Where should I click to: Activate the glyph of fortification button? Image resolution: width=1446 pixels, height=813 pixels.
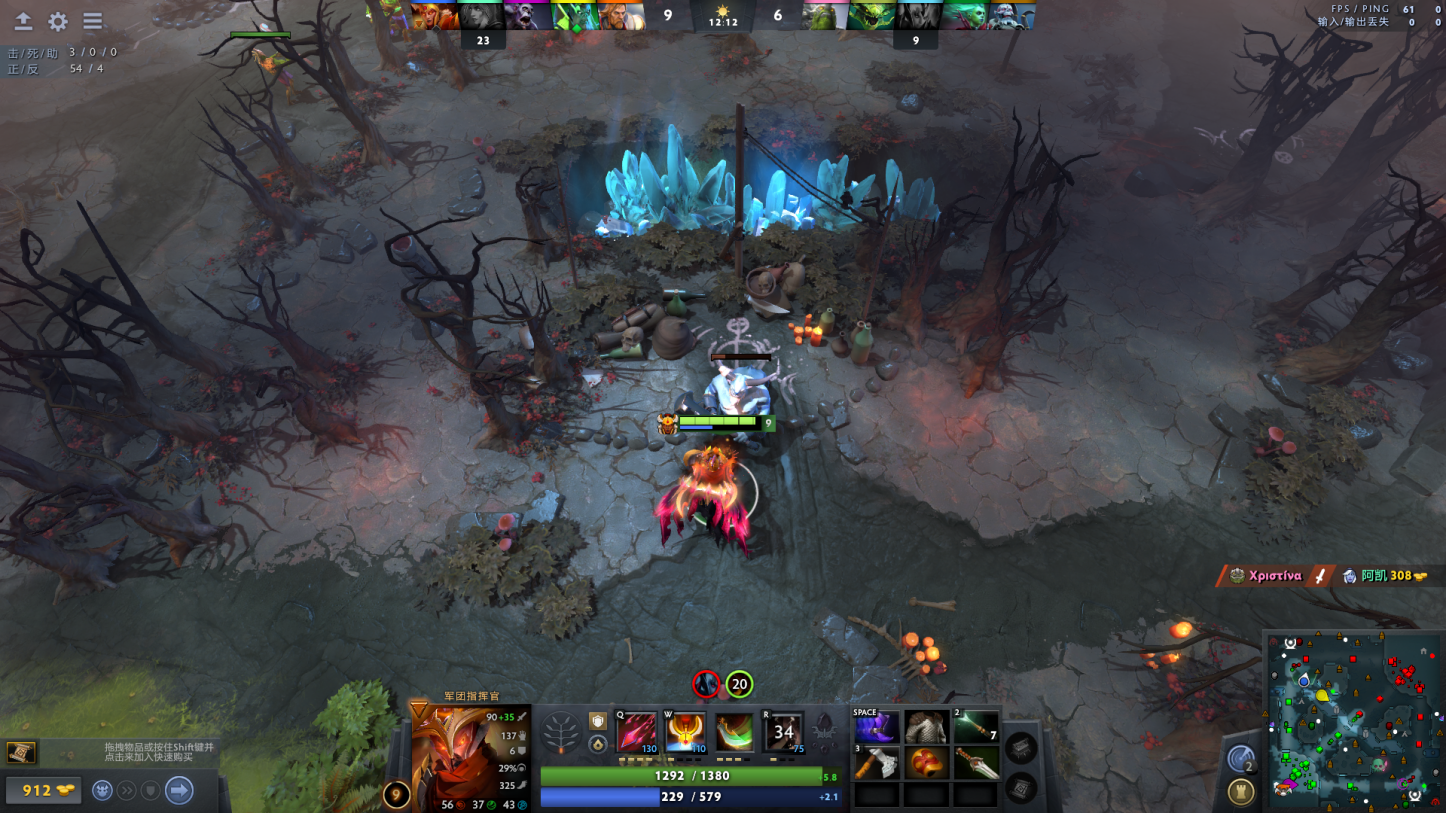point(1241,792)
